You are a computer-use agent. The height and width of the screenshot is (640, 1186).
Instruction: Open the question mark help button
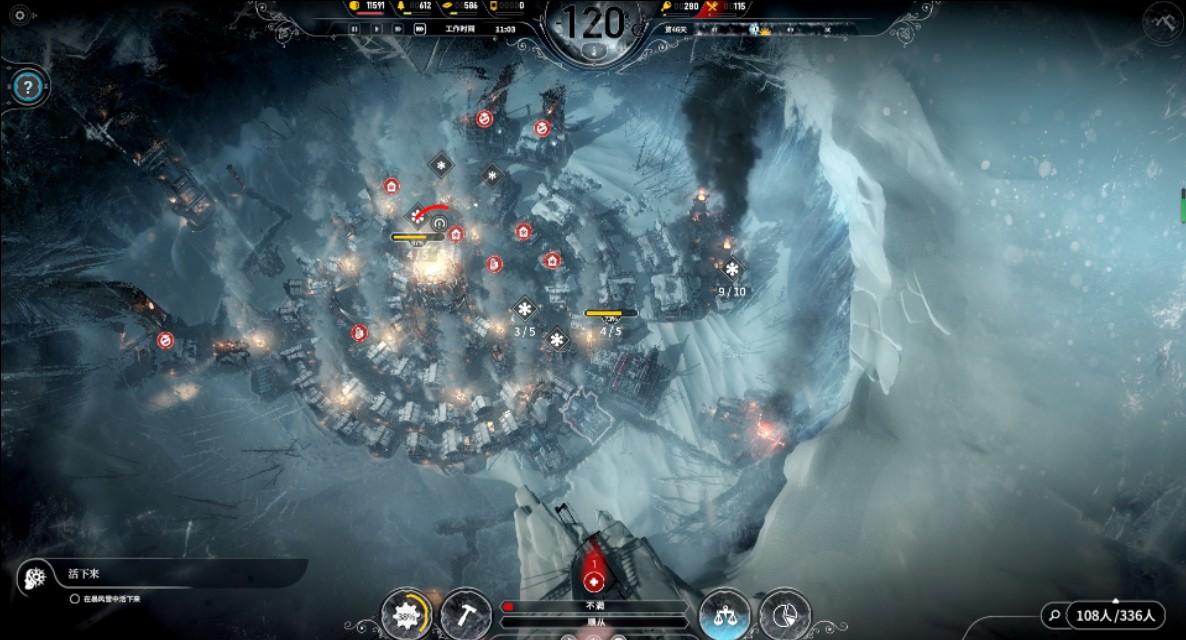pos(28,85)
